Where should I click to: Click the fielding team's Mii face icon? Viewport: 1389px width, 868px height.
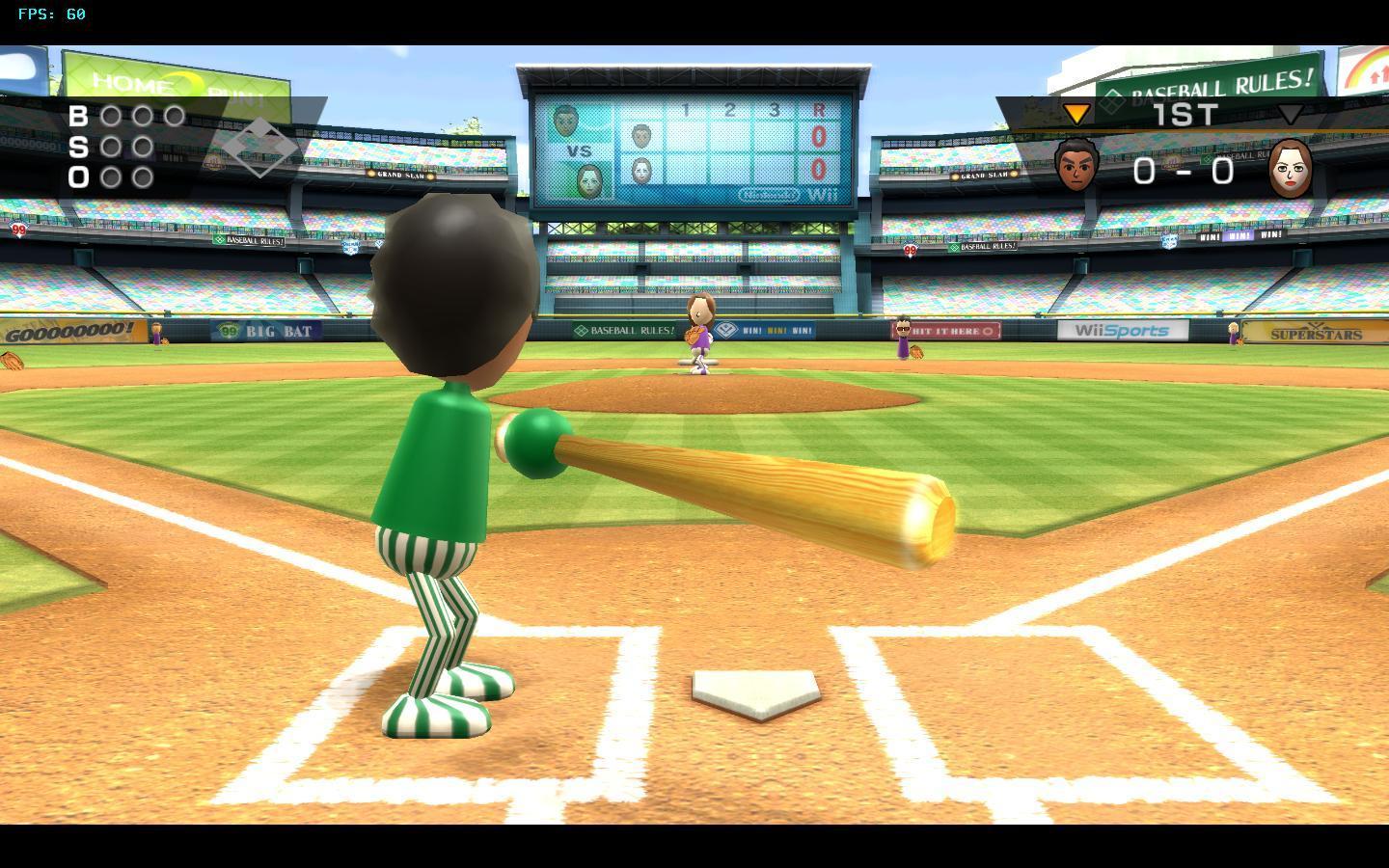[x=1293, y=170]
